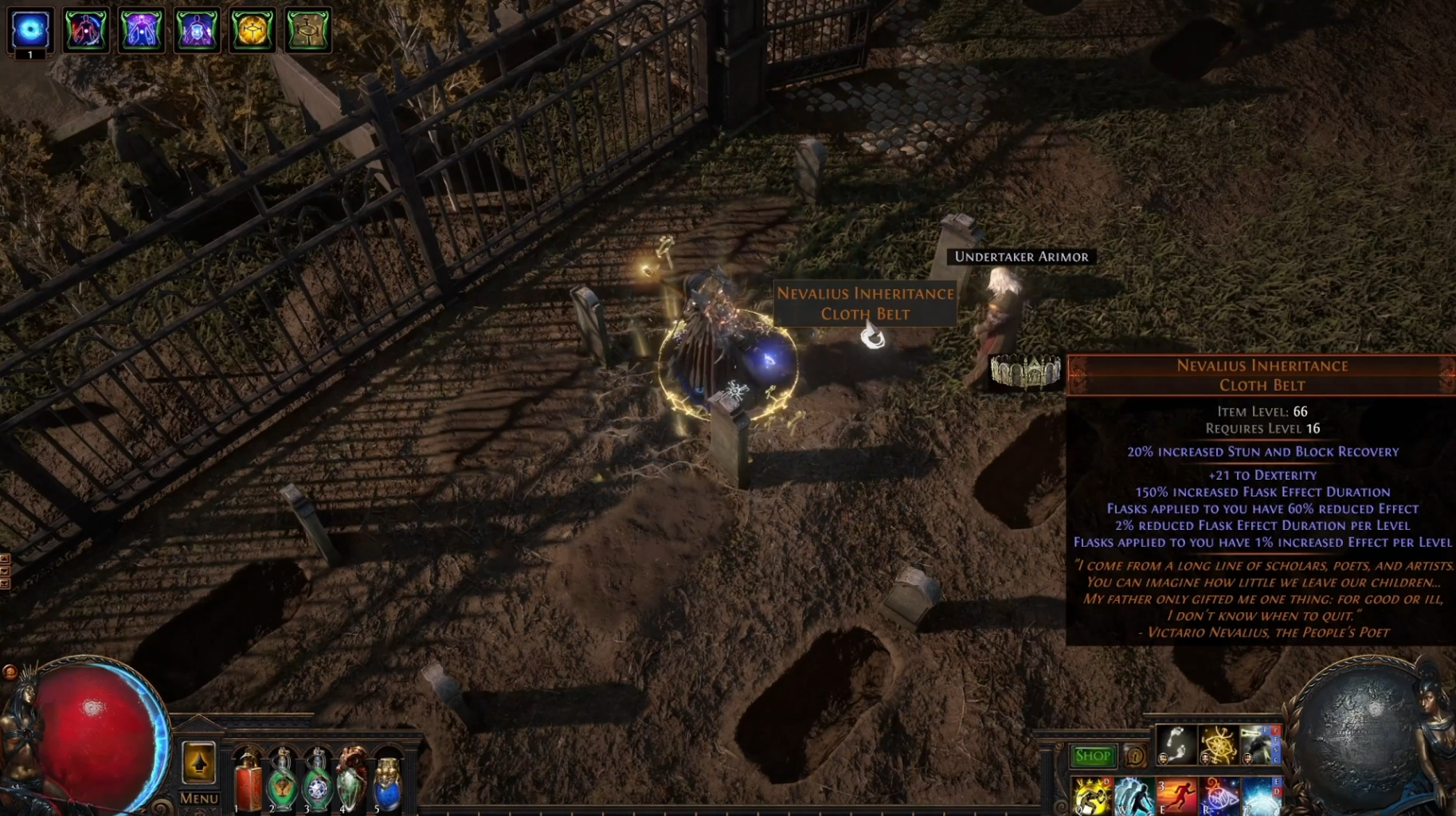1456x816 pixels.
Task: Open the green Shop button
Action: click(1092, 755)
